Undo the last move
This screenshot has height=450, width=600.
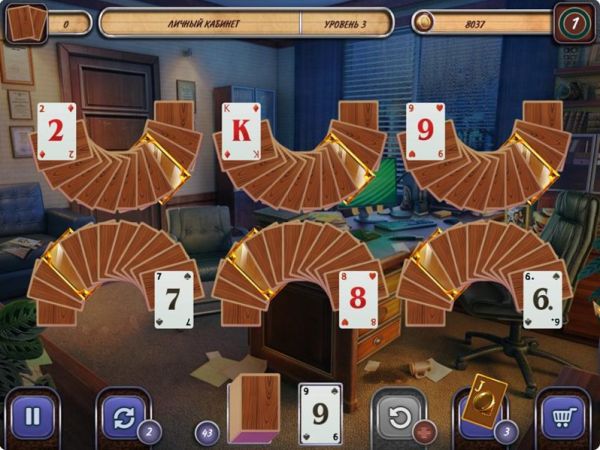point(398,415)
